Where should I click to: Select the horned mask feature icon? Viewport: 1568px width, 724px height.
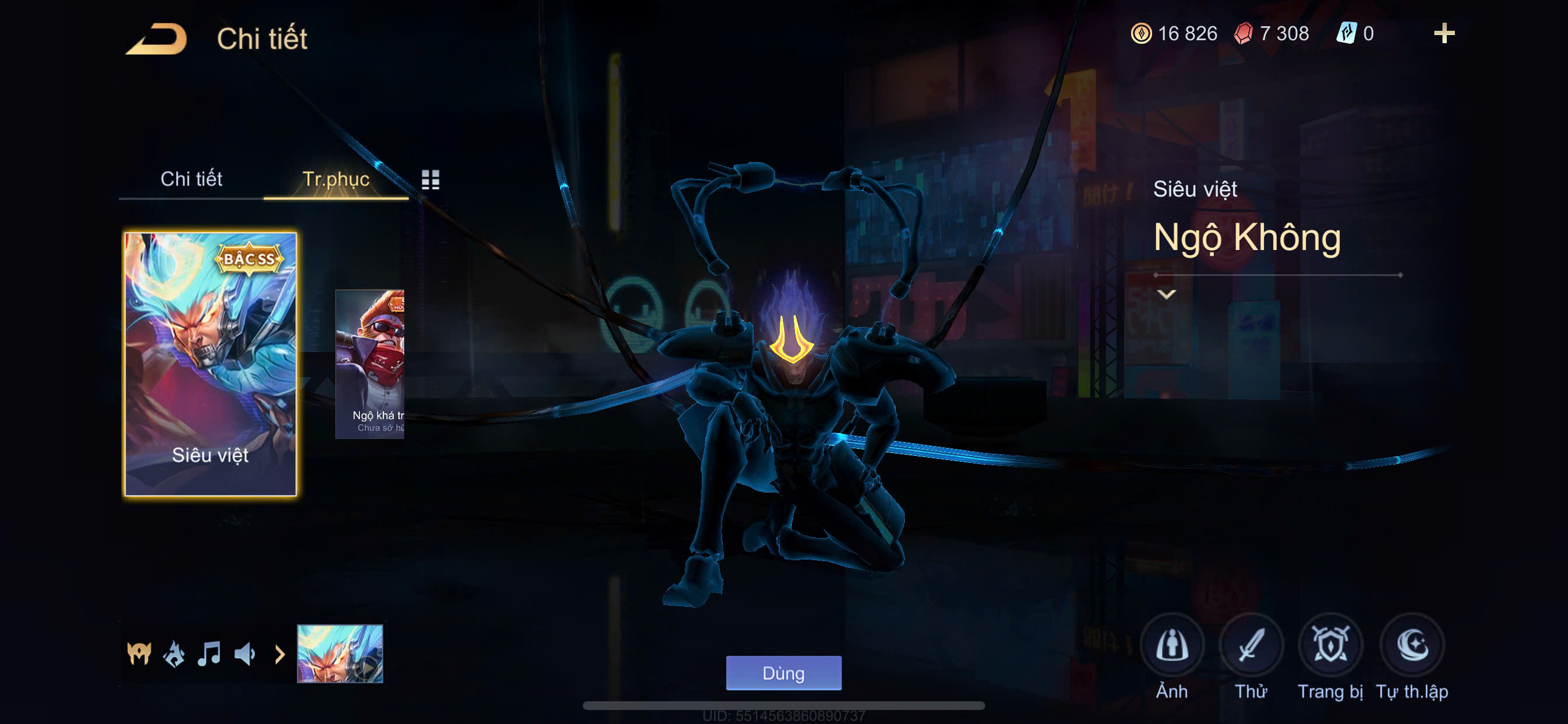point(139,654)
